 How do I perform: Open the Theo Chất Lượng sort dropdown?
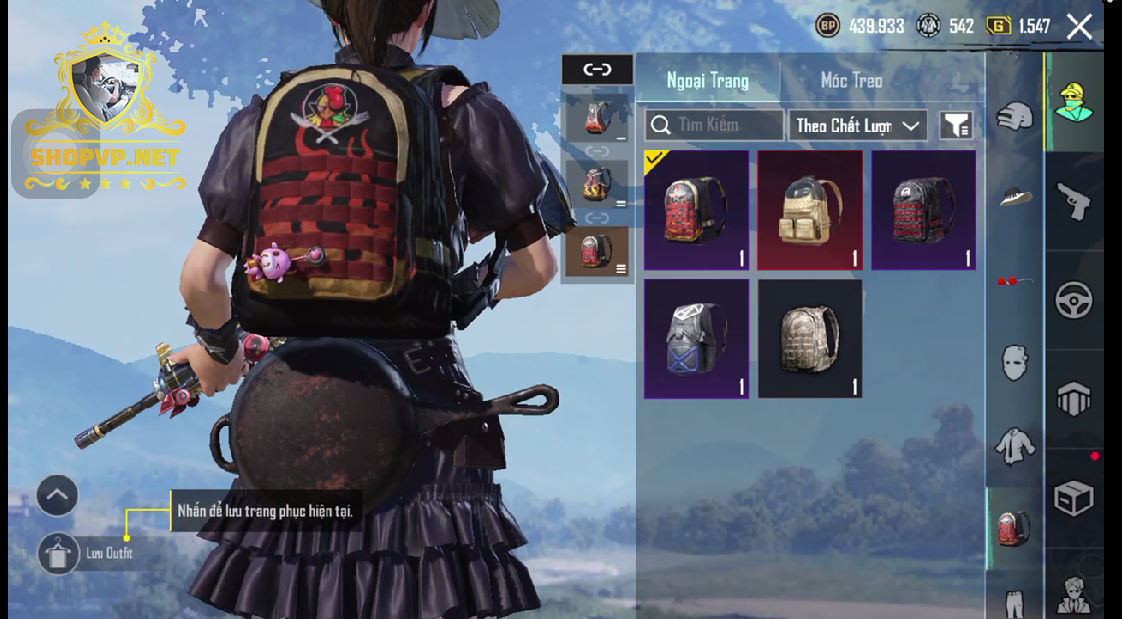point(857,126)
